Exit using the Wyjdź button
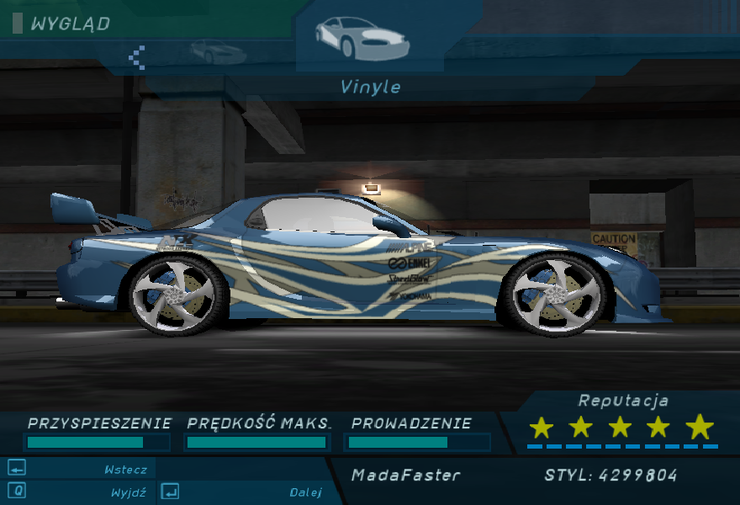 click(x=127, y=492)
